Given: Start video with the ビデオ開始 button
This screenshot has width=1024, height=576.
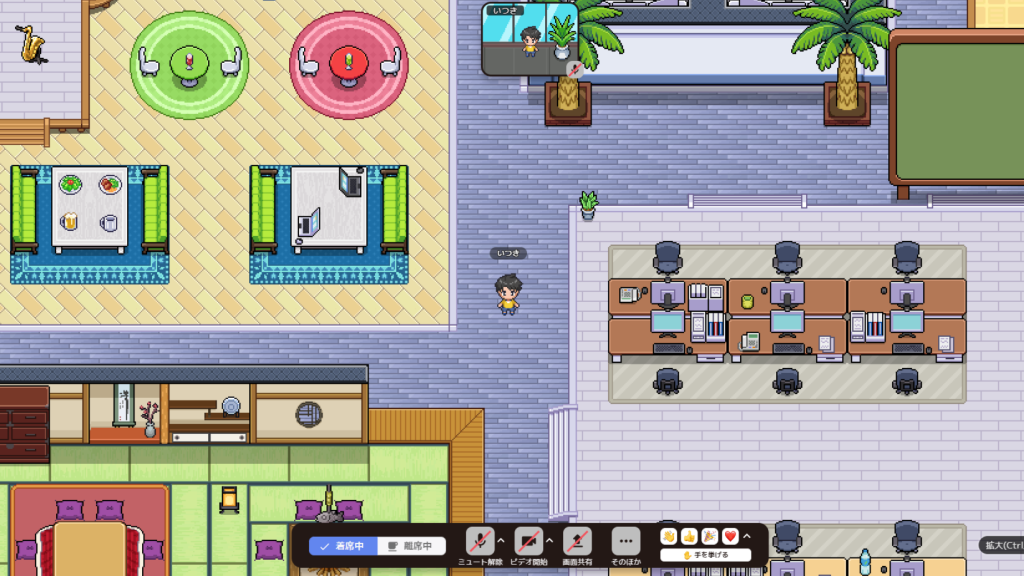Looking at the screenshot, I should point(529,541).
